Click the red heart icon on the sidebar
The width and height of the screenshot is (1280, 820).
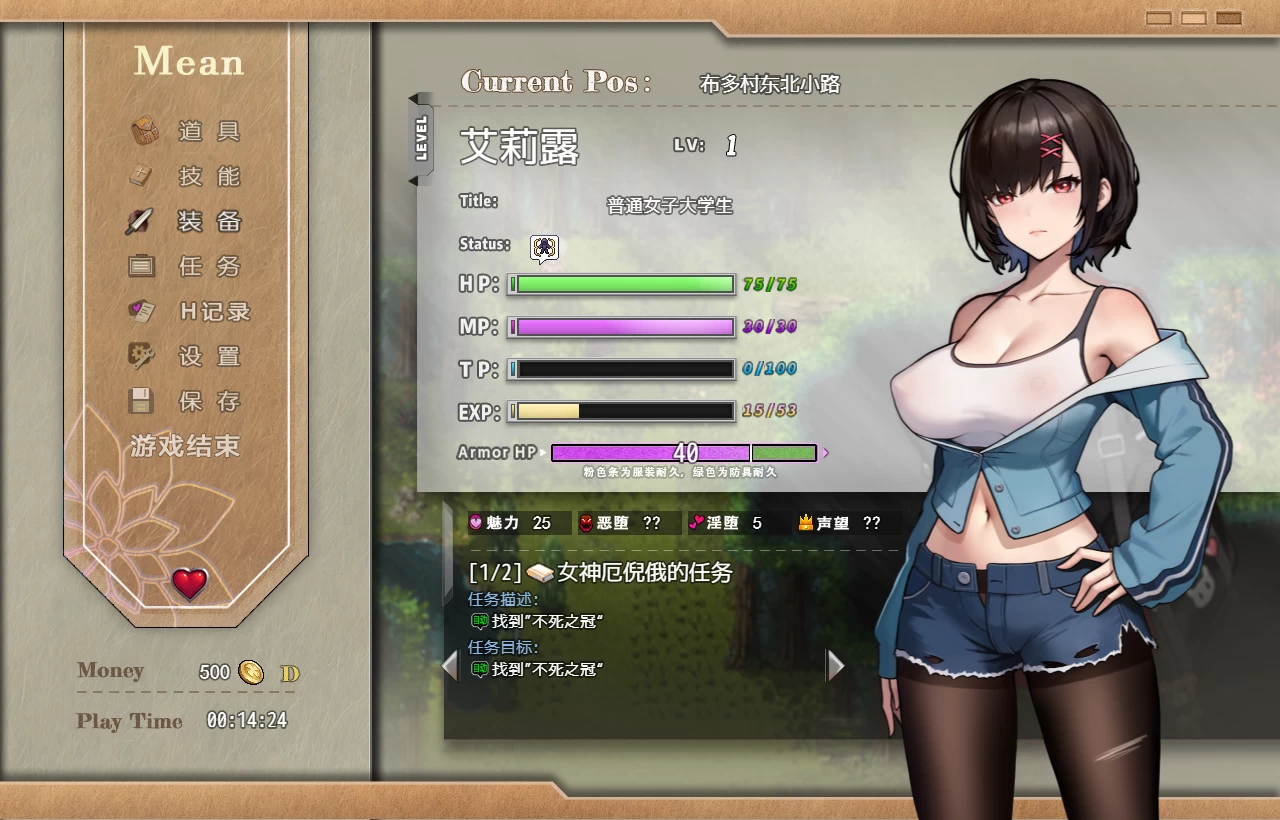(x=188, y=583)
